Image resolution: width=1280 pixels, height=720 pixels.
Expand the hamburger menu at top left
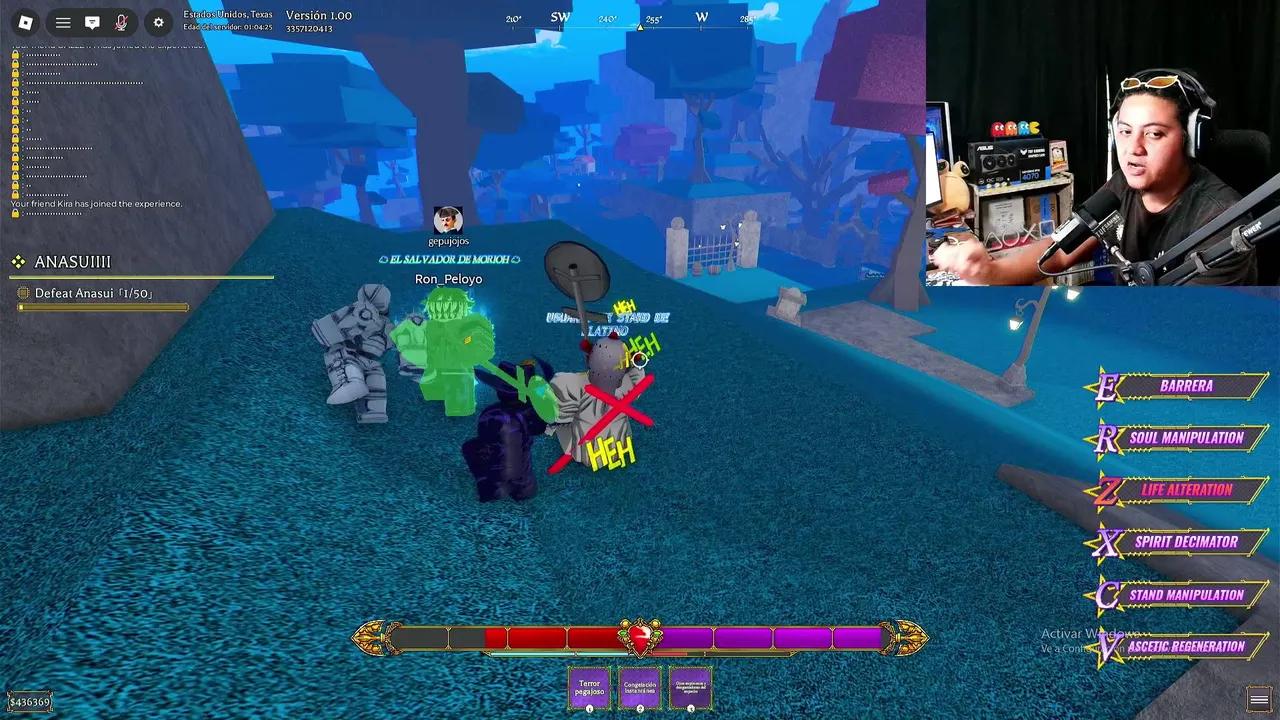(x=63, y=22)
